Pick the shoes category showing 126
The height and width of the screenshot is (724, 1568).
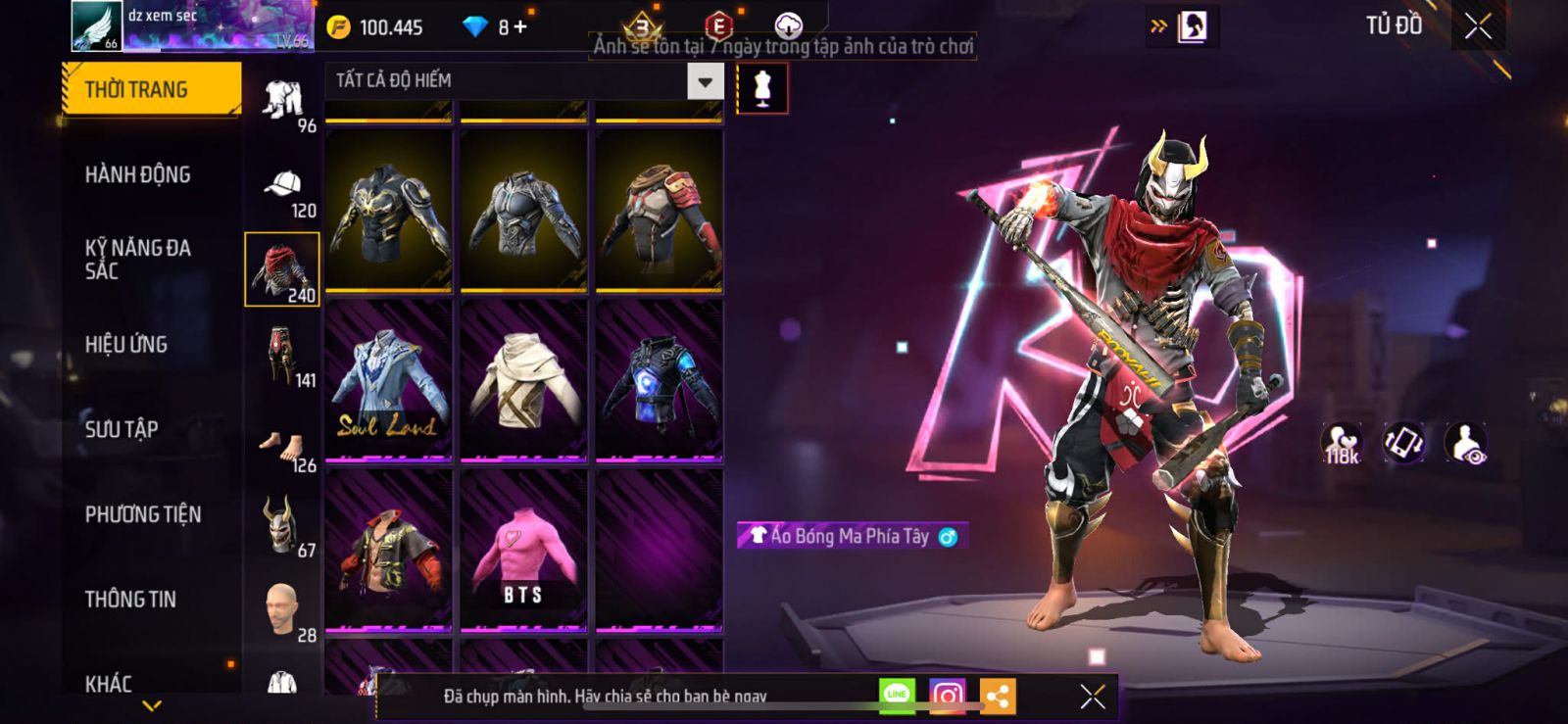[282, 447]
